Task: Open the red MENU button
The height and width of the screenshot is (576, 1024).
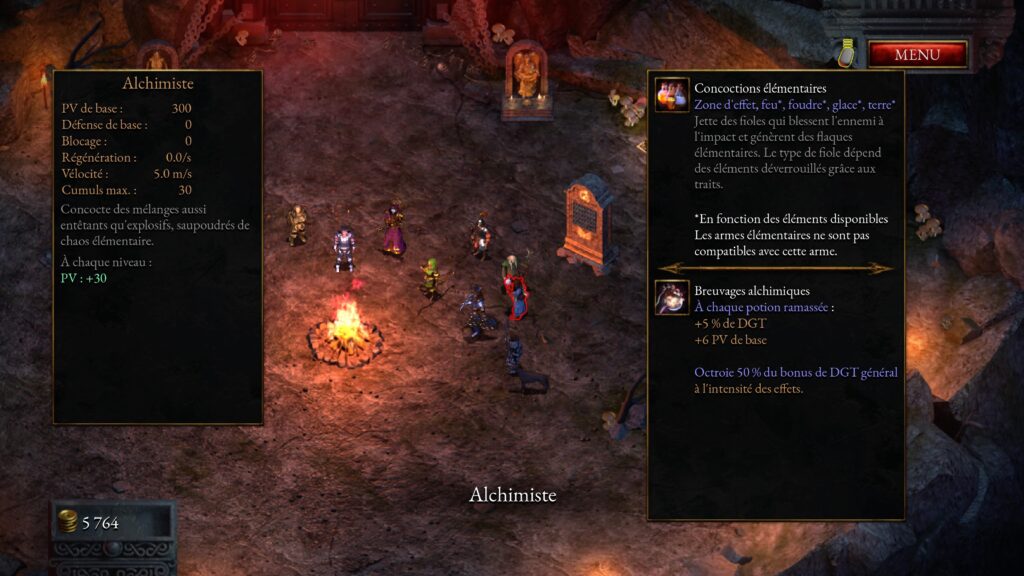Action: tap(917, 54)
